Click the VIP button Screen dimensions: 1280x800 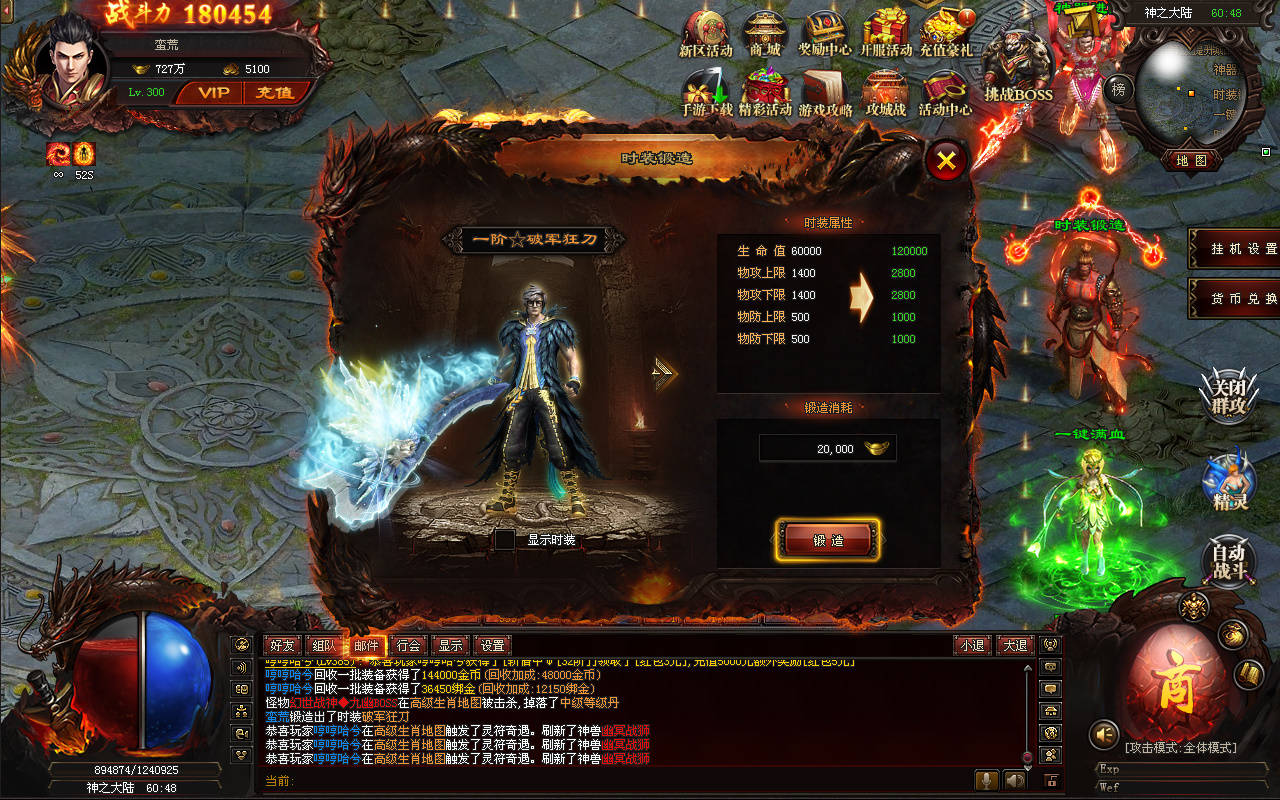tap(213, 93)
